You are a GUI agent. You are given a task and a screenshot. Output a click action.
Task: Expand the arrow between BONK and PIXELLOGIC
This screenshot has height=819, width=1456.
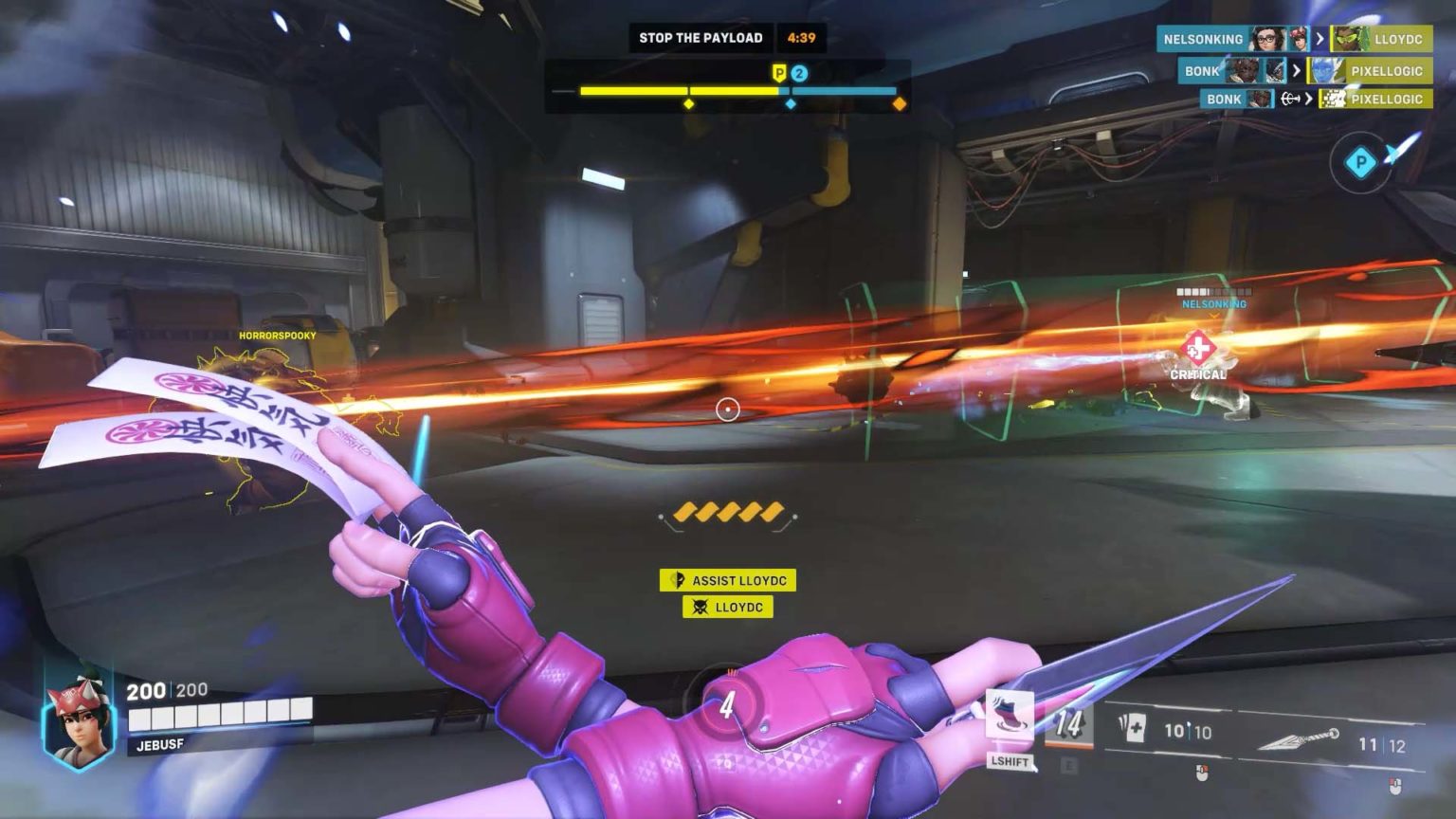[1297, 71]
